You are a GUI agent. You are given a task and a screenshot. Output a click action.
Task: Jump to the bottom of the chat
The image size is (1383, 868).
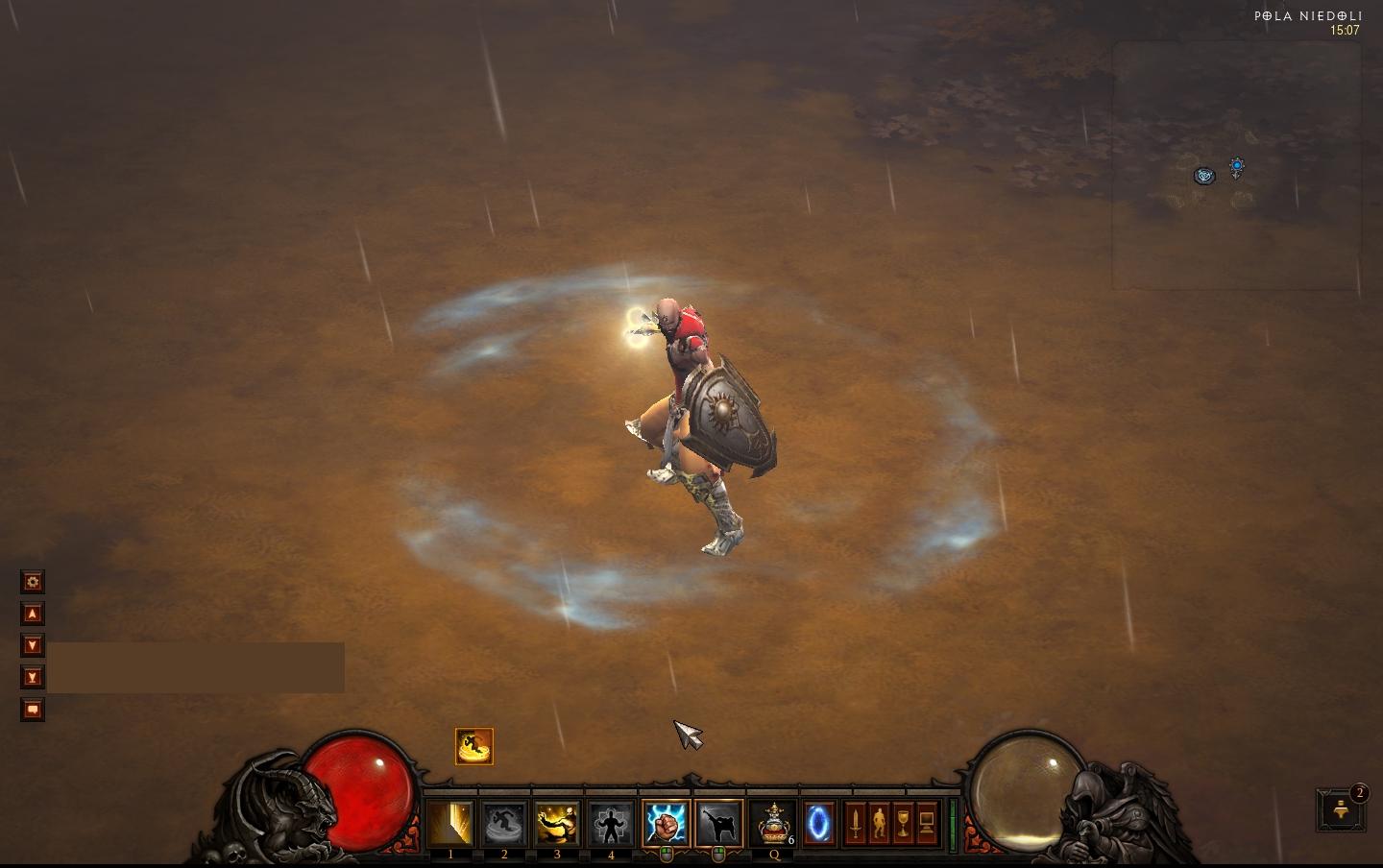[x=33, y=678]
